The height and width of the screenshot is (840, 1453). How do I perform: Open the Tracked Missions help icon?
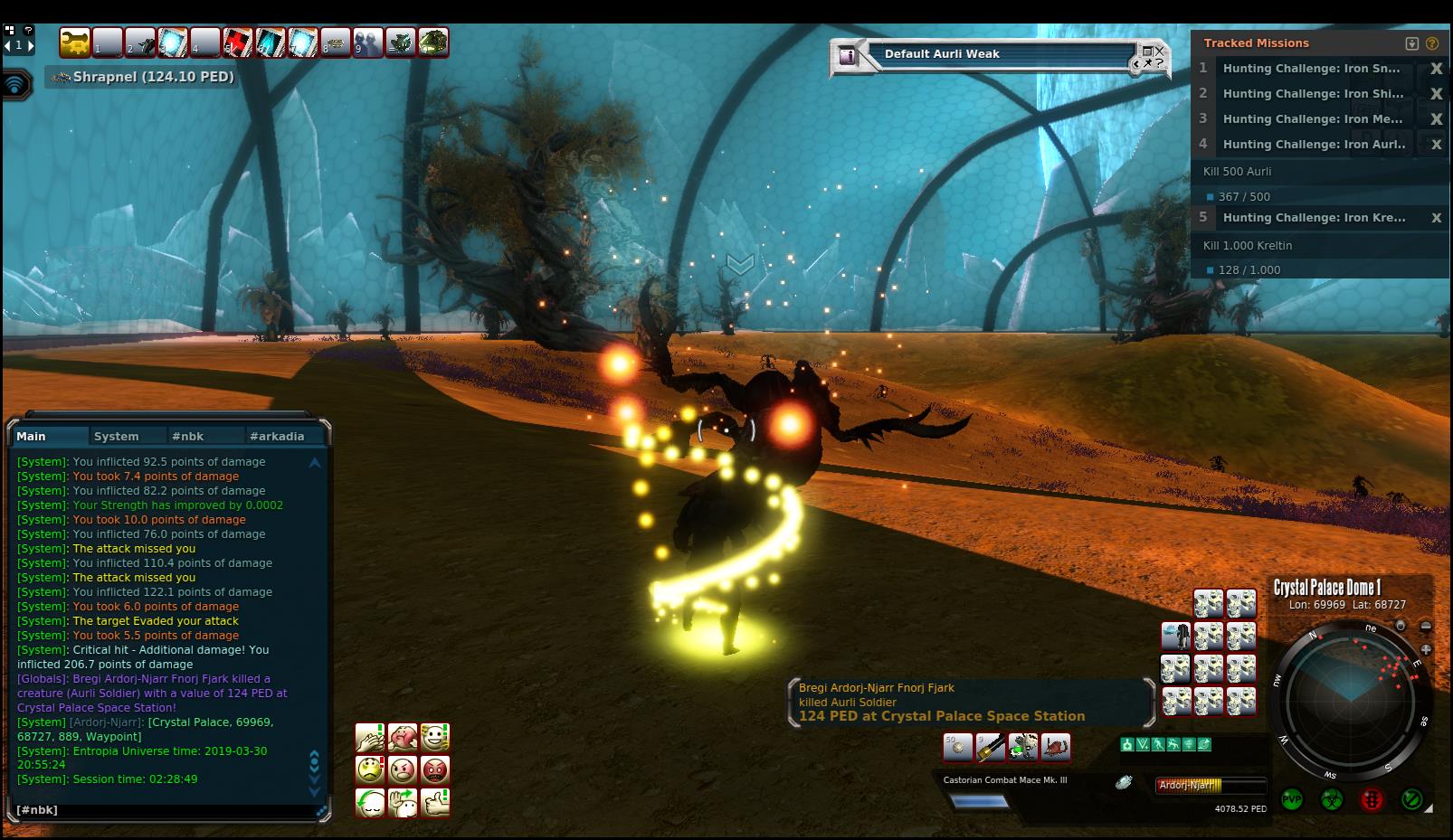[x=1431, y=43]
